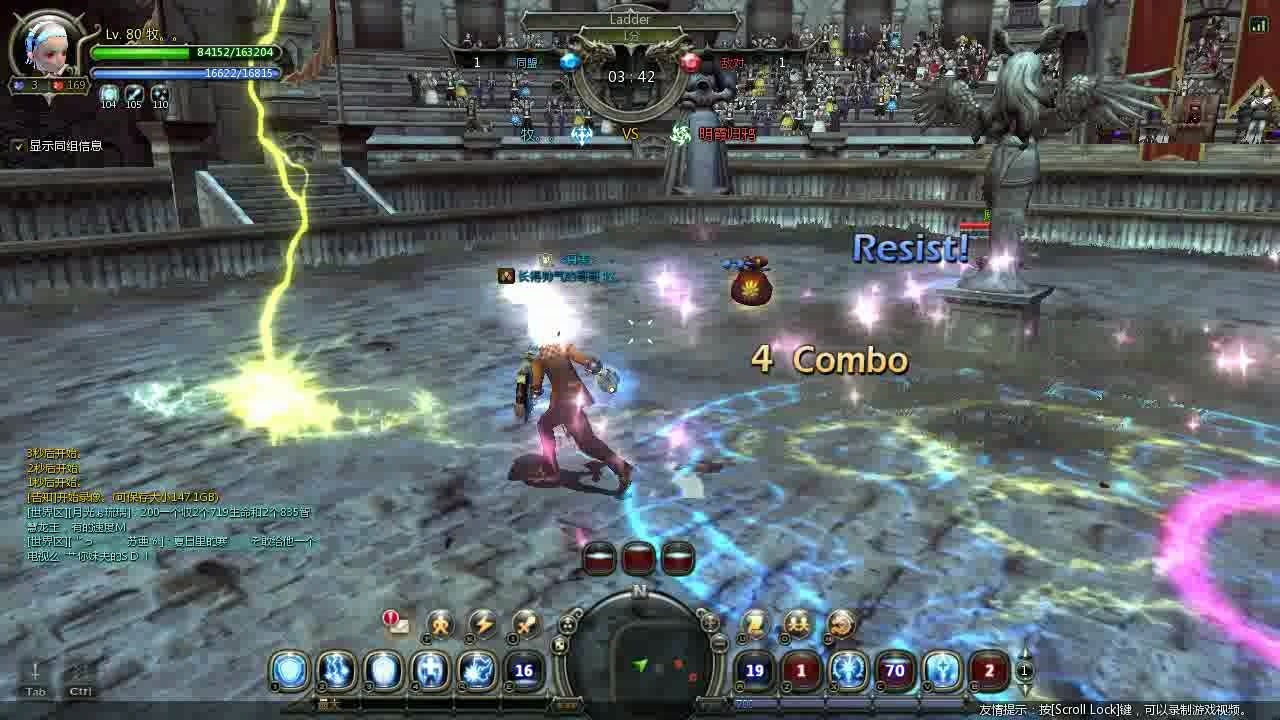
Task: Click the player character portrait
Action: tap(44, 43)
